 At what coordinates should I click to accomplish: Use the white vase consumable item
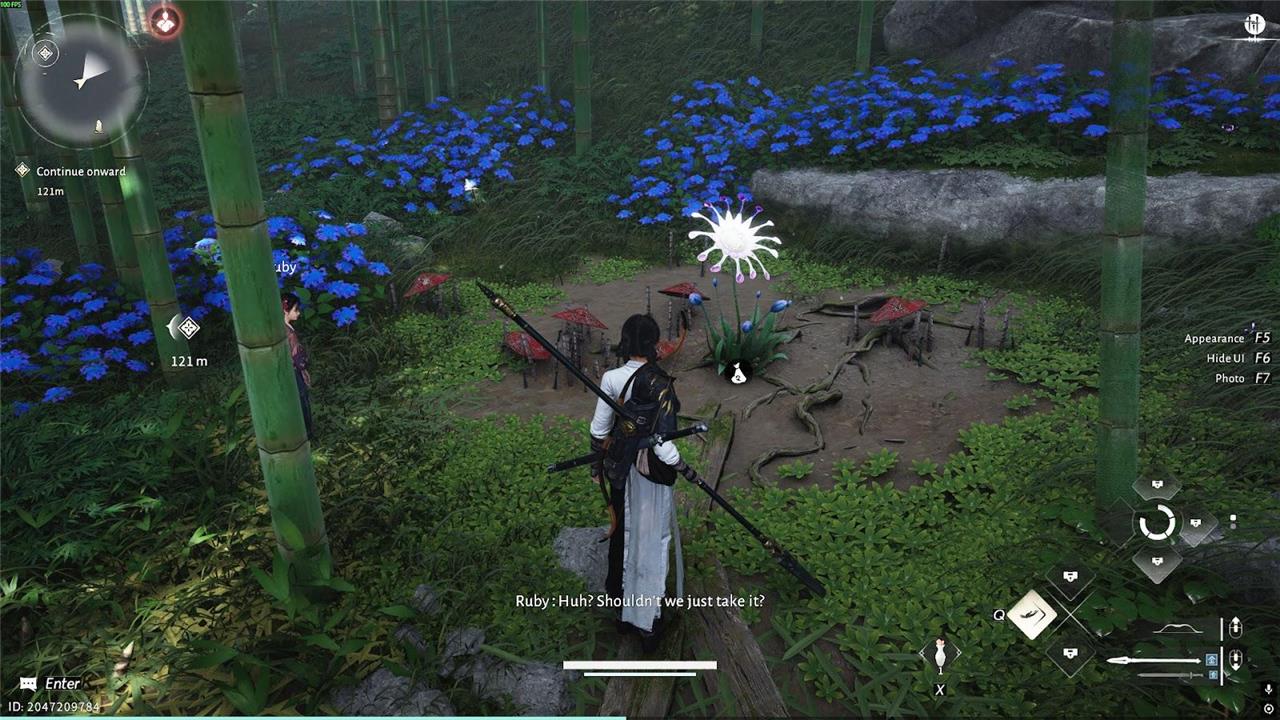coord(939,655)
